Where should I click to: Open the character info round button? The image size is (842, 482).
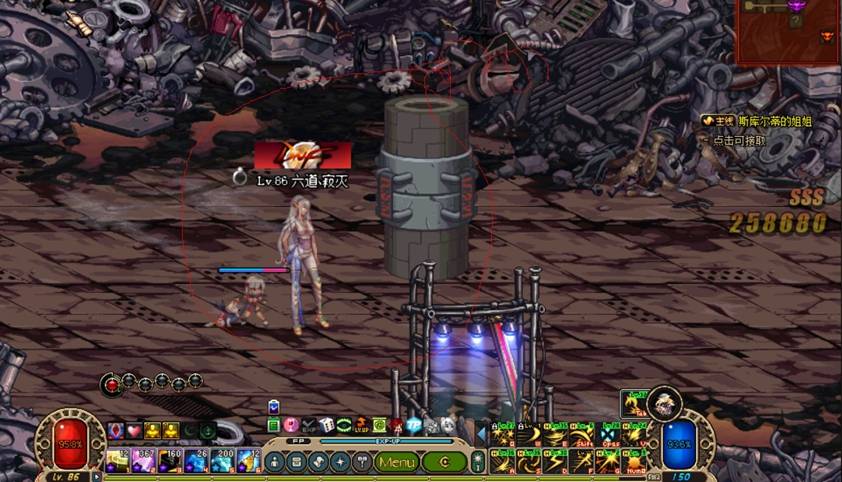[274, 462]
